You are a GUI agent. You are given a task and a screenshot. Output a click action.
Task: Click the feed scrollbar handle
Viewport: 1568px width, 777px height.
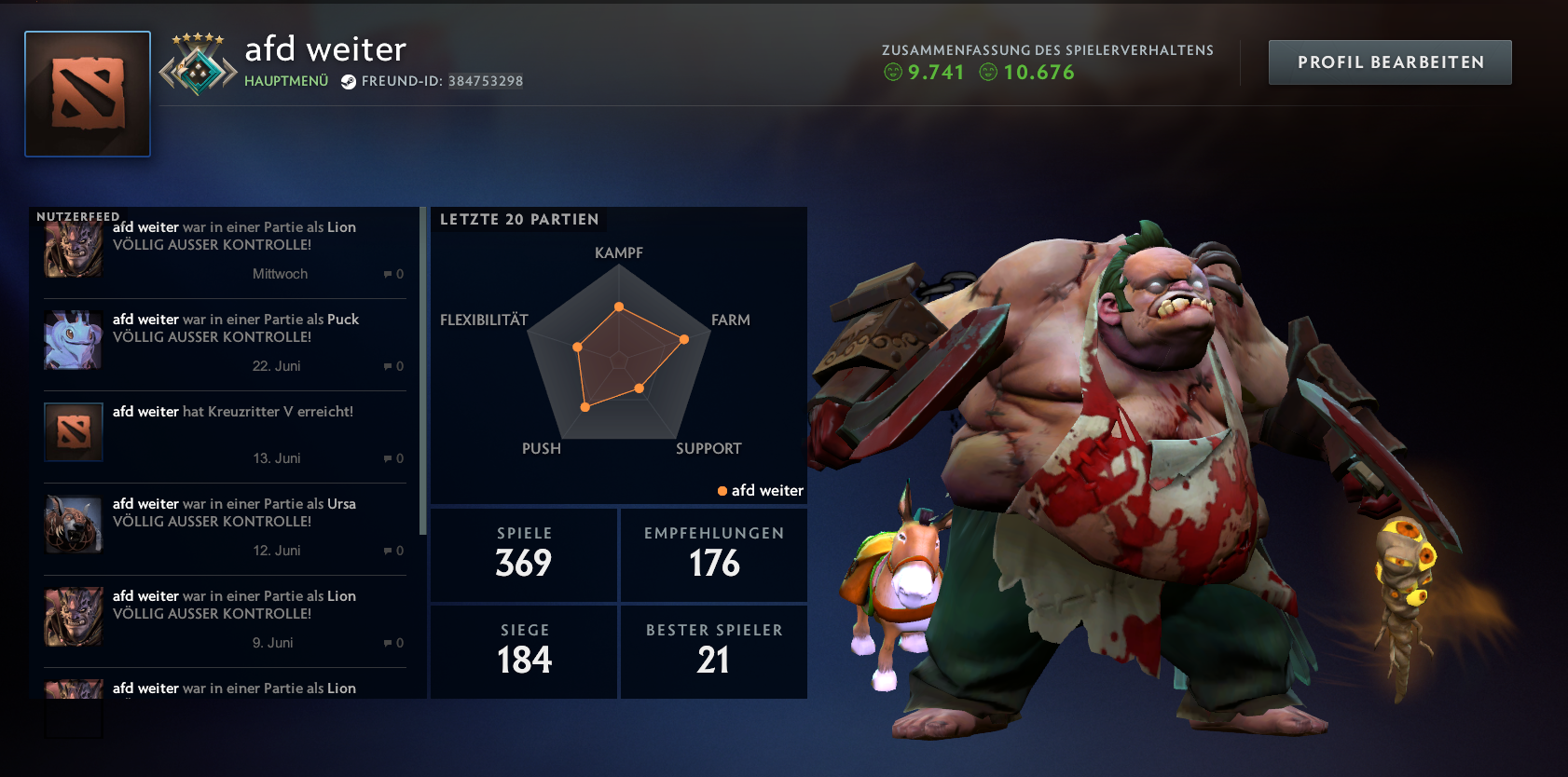pyautogui.click(x=423, y=373)
